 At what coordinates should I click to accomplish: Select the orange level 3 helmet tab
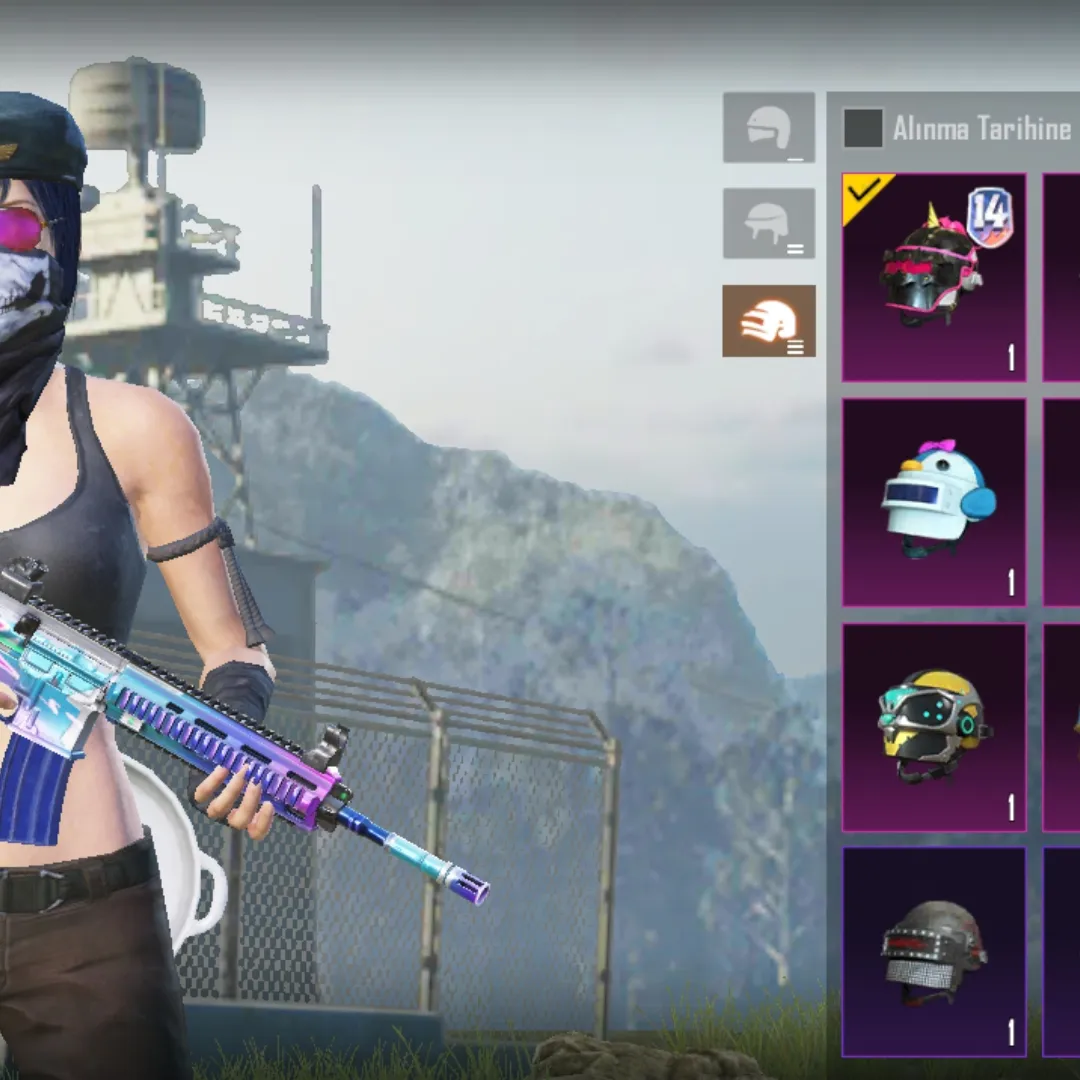pos(769,321)
